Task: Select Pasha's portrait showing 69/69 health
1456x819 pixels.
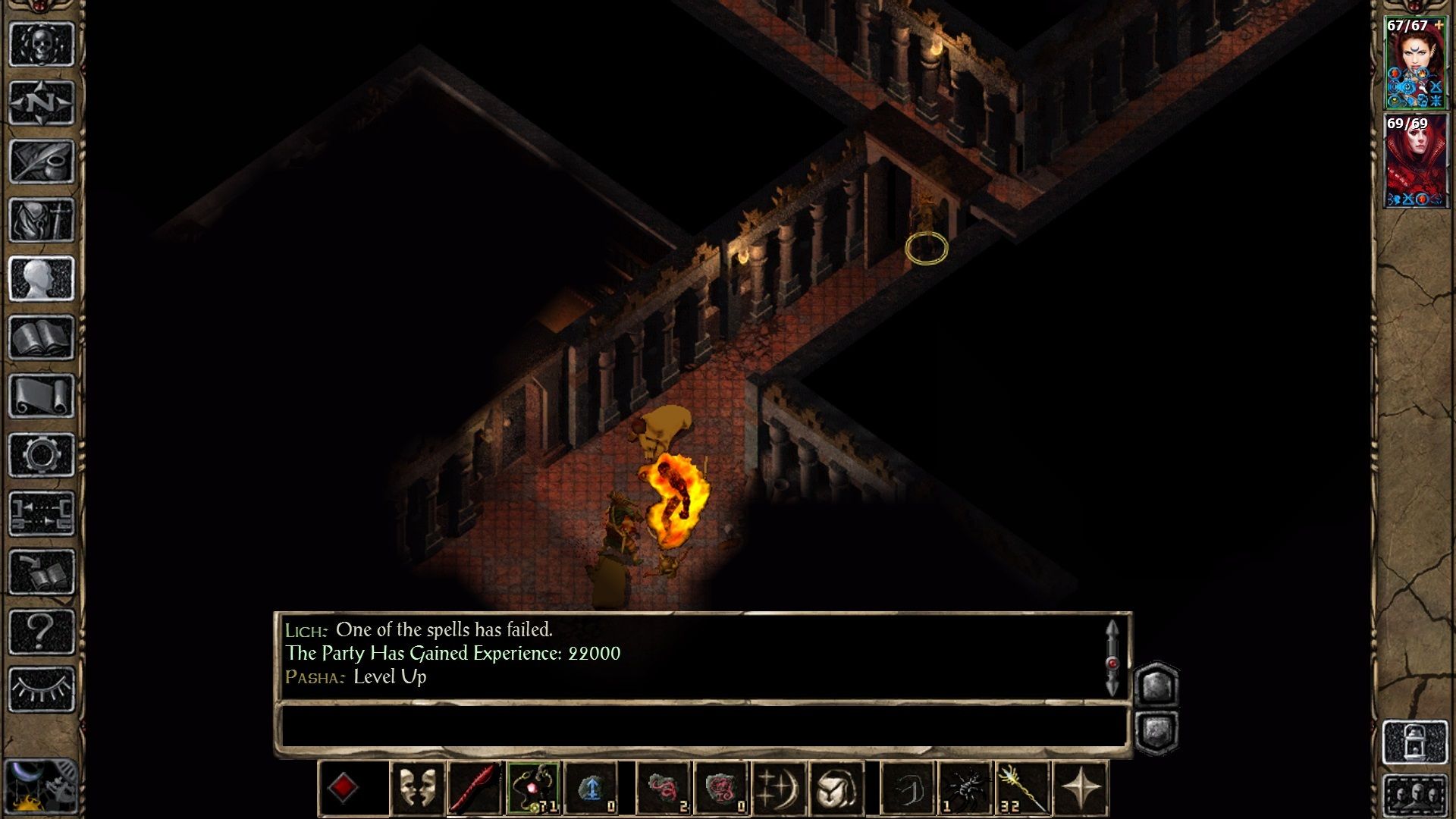Action: 1418,159
